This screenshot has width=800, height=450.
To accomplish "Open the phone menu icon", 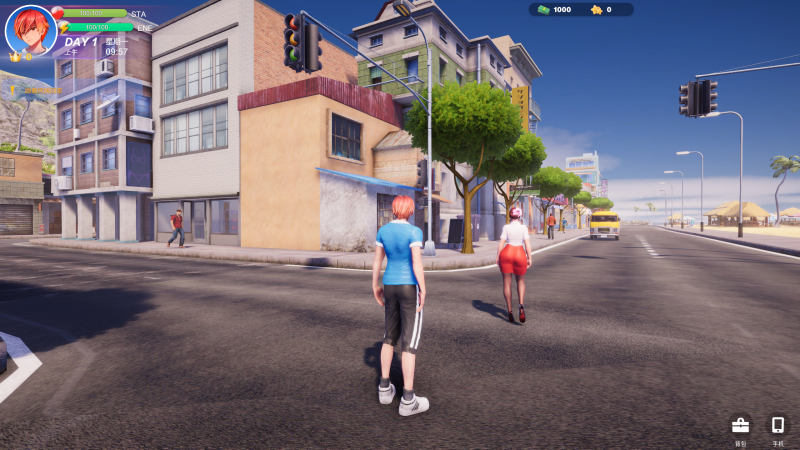I will (778, 425).
